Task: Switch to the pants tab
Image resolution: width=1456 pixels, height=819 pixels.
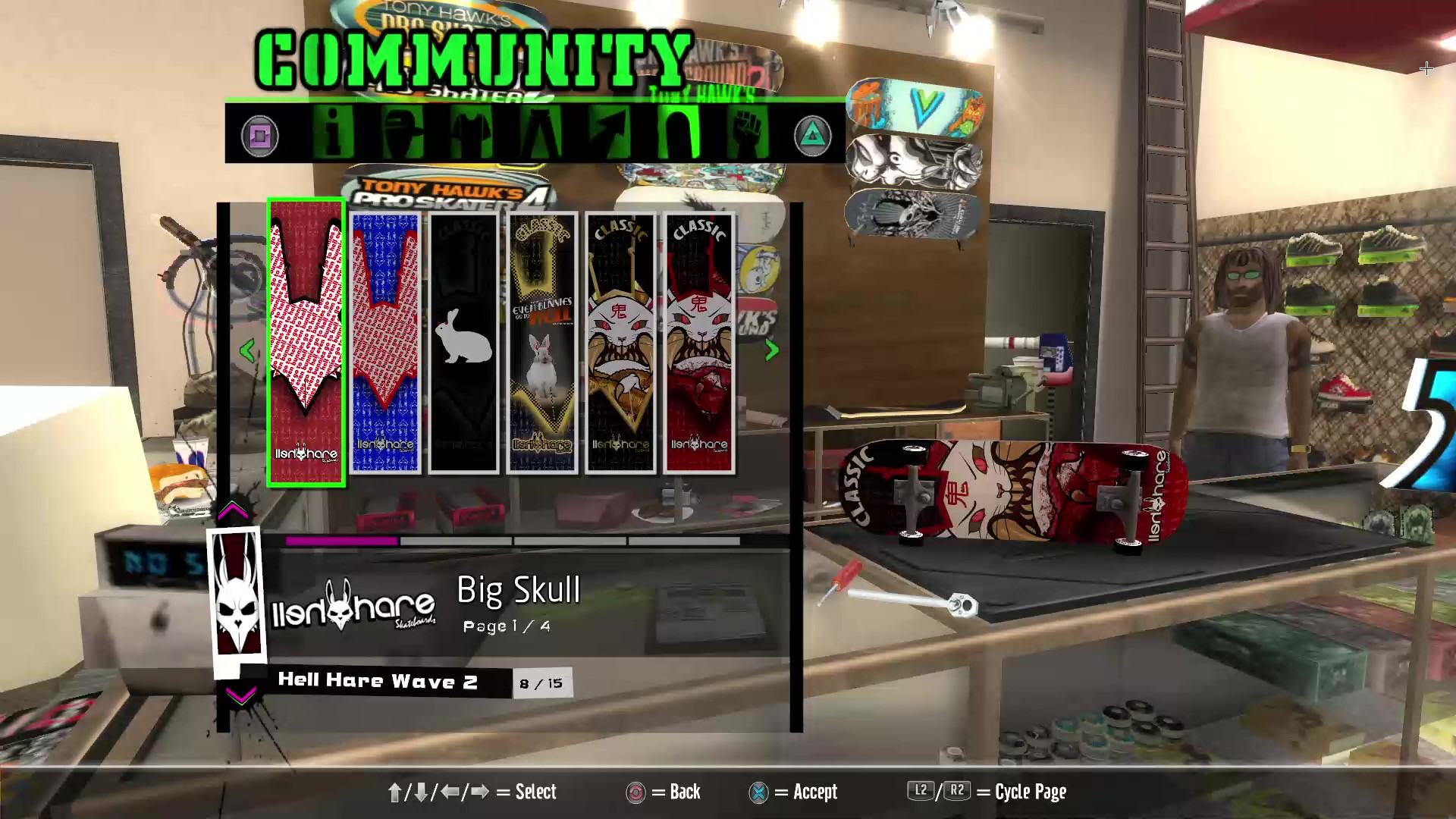Action: pos(541,133)
